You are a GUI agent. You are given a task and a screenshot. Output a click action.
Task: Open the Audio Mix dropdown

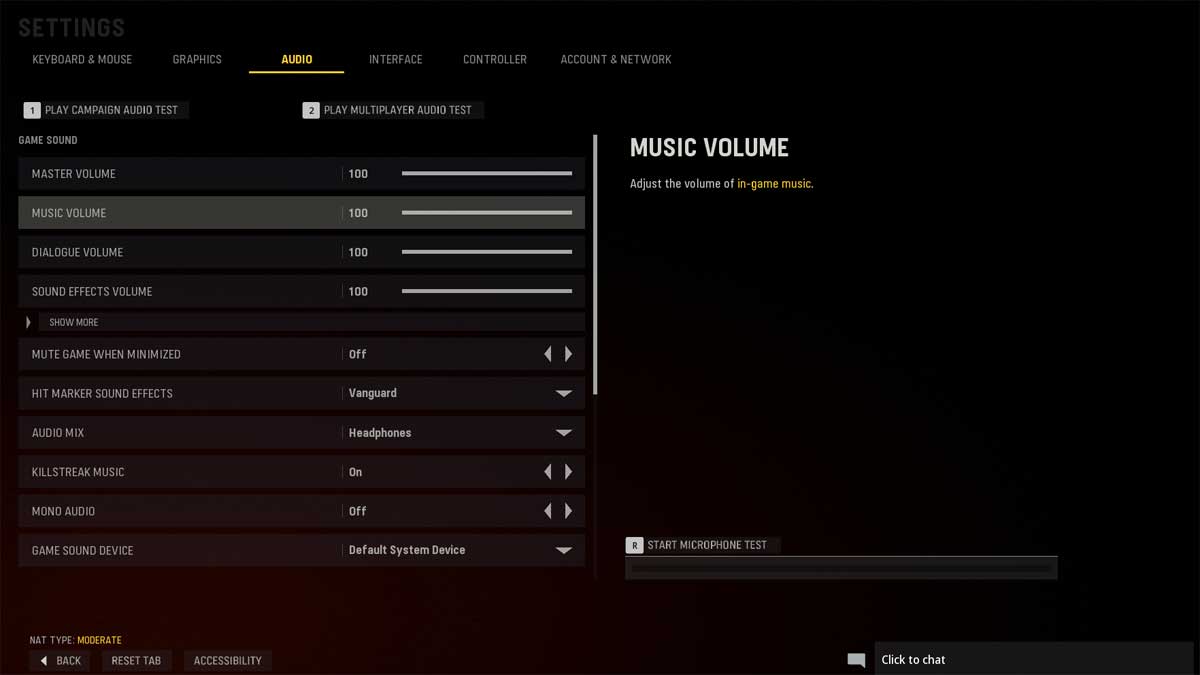563,433
